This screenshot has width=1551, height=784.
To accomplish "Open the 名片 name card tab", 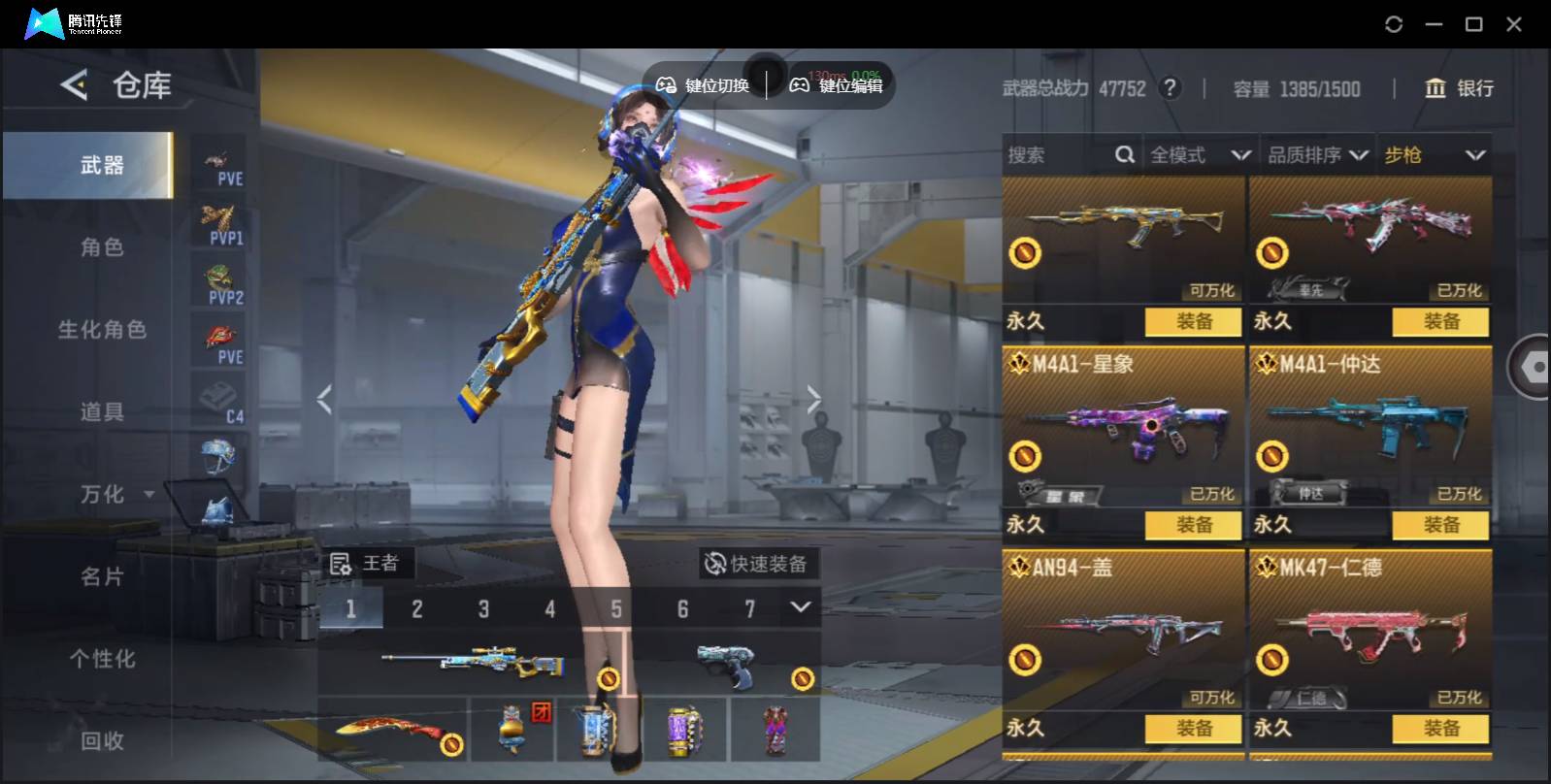I will 102,576.
